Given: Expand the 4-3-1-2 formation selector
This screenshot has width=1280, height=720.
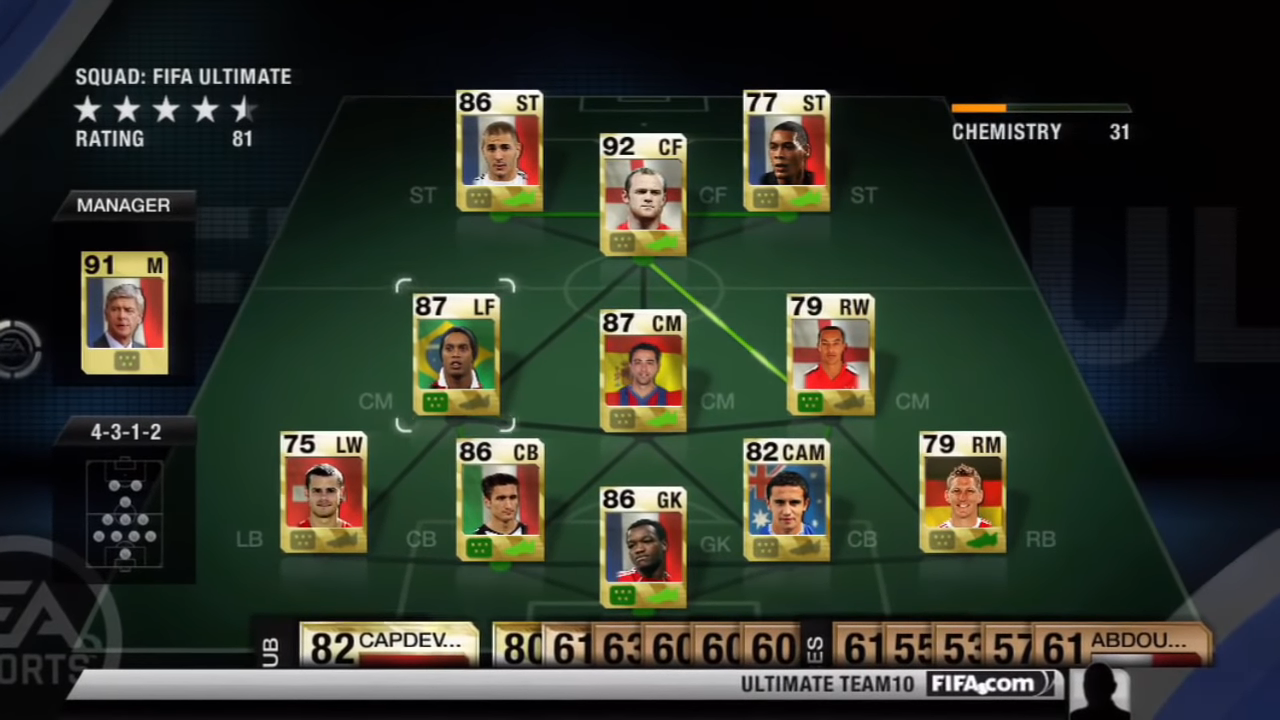Looking at the screenshot, I should pos(124,431).
